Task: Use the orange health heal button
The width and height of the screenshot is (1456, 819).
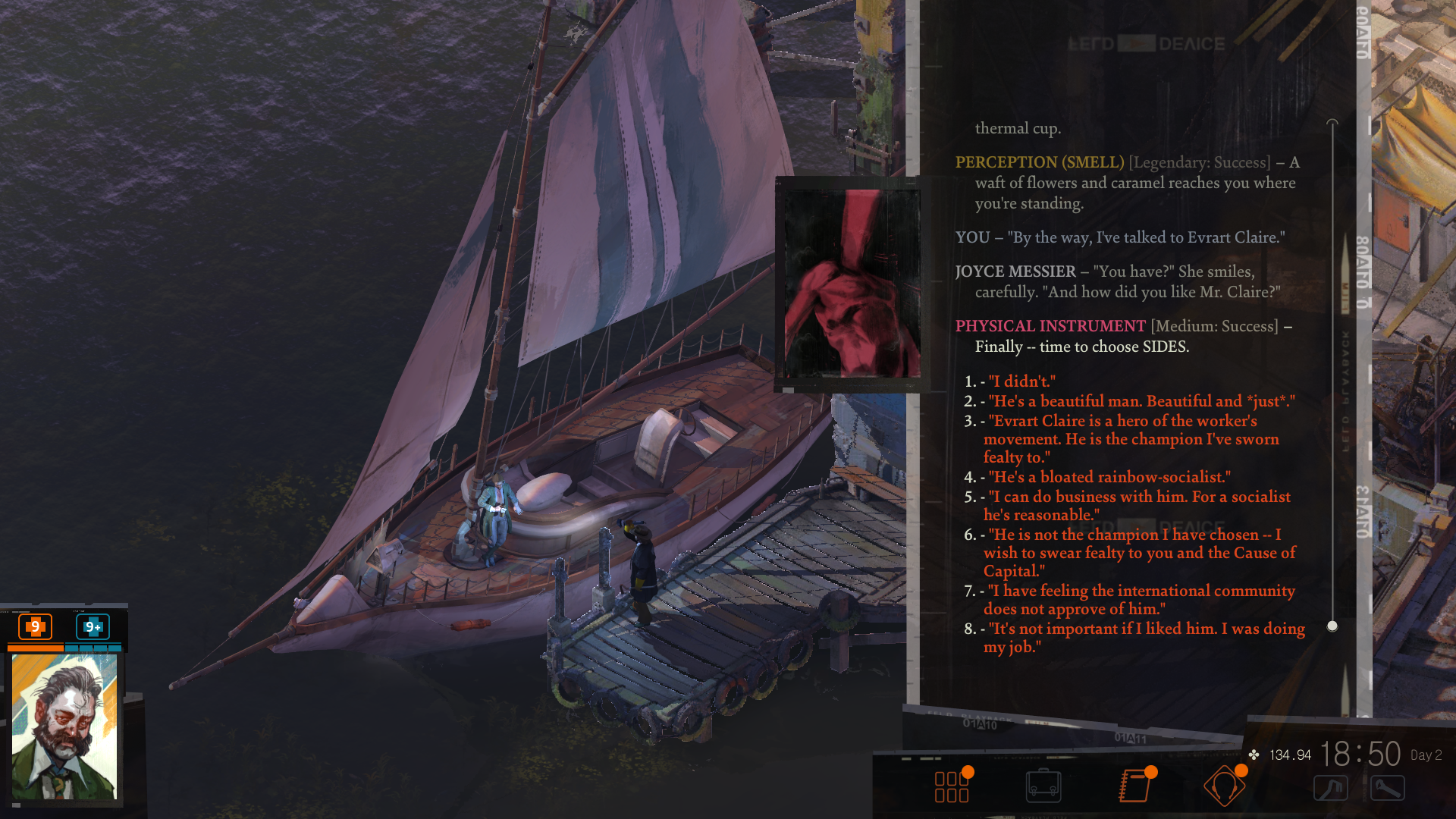Action: tap(35, 626)
